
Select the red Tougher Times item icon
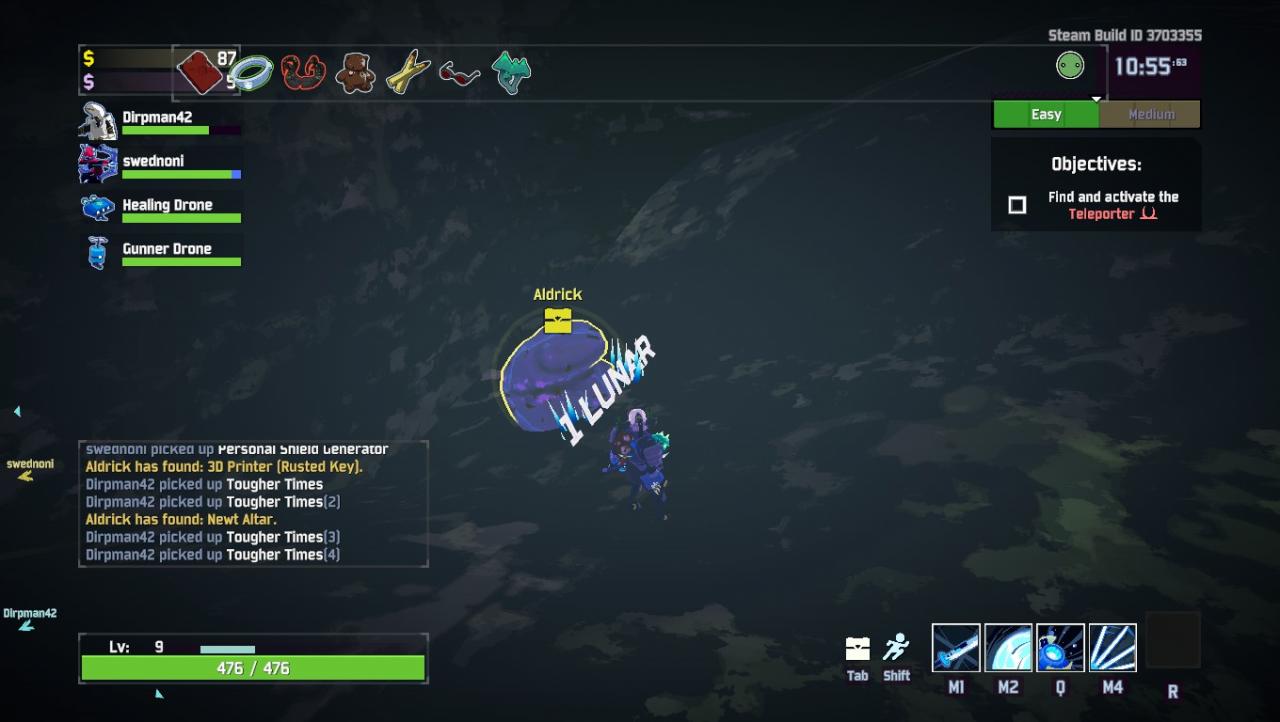tap(200, 72)
